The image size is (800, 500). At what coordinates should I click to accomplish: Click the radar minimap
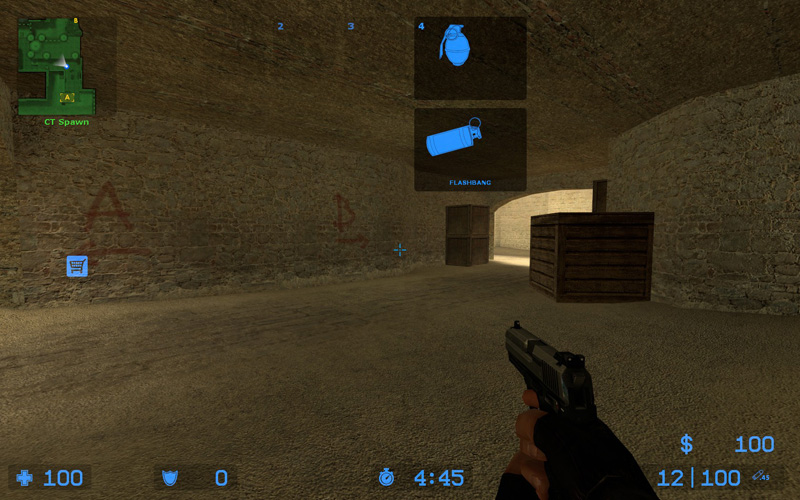(56, 66)
